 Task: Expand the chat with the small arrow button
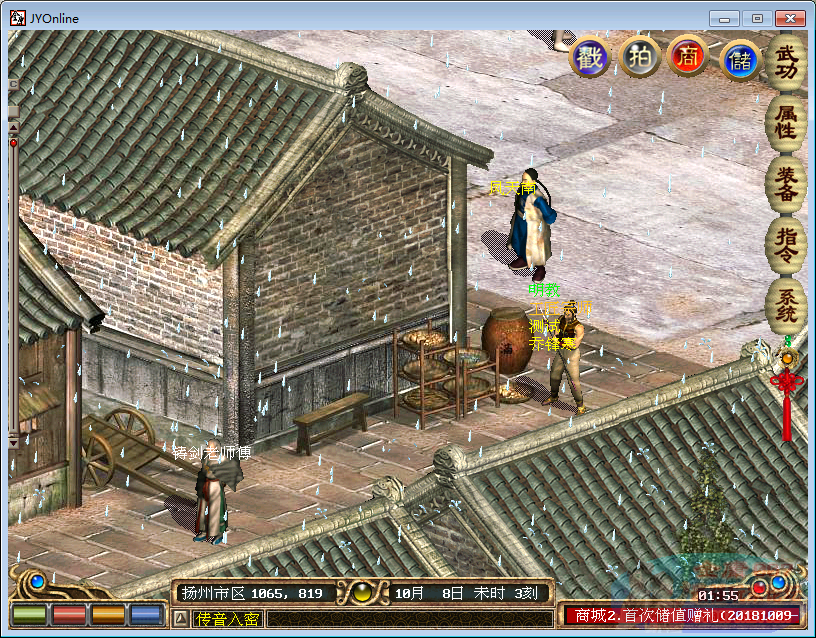tap(181, 619)
